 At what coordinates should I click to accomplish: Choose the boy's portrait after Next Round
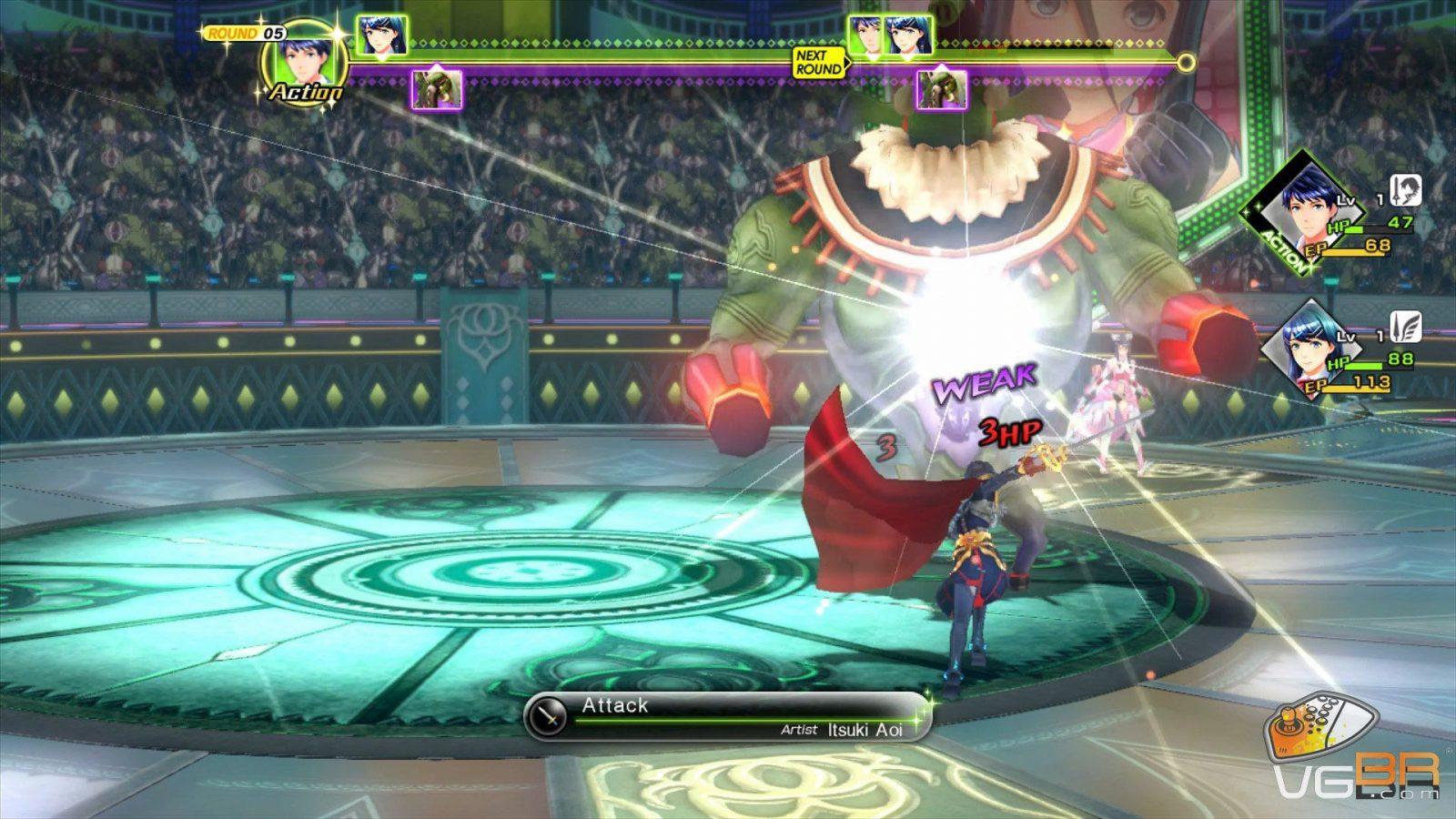pos(866,36)
